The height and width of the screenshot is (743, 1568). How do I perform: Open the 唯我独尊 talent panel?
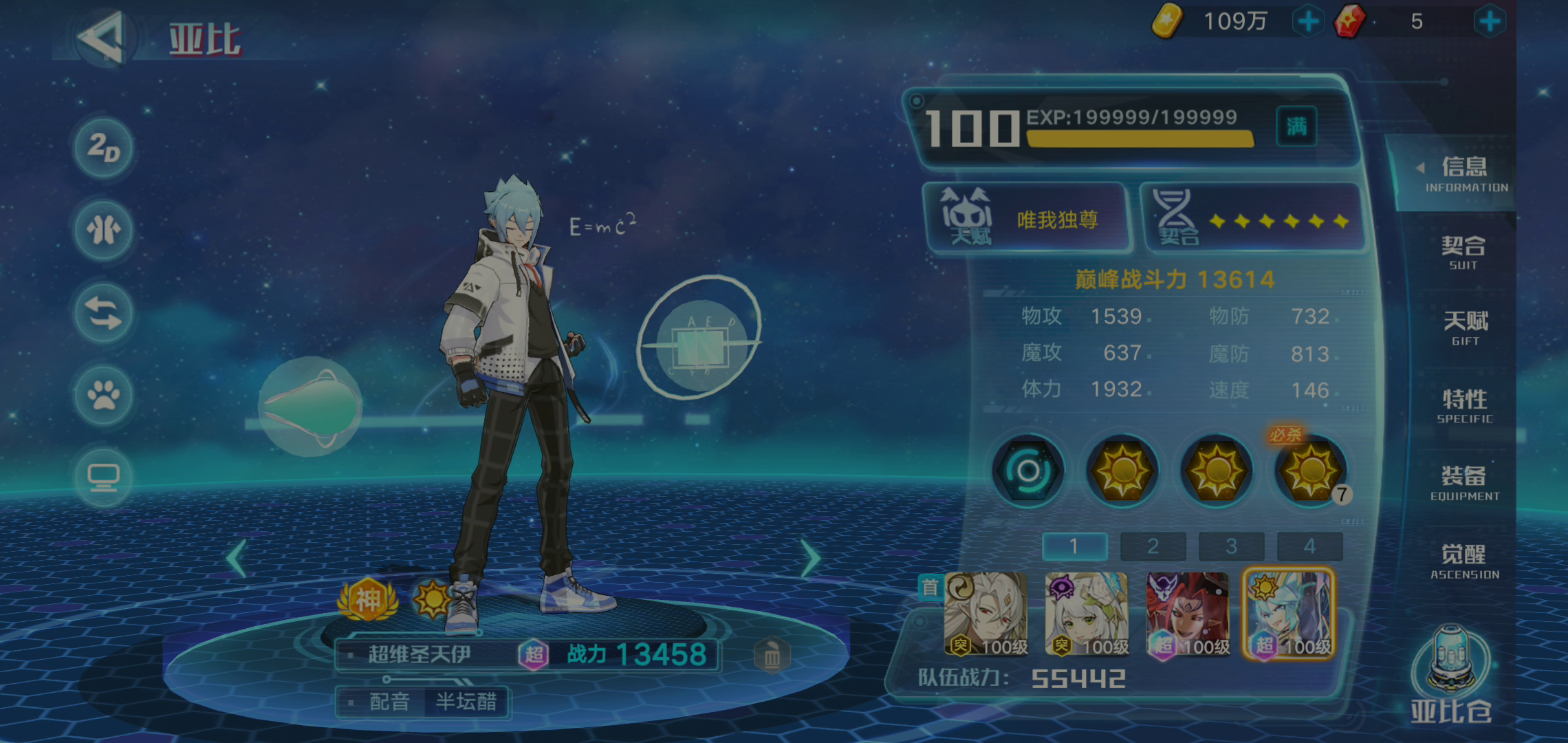tap(1027, 219)
